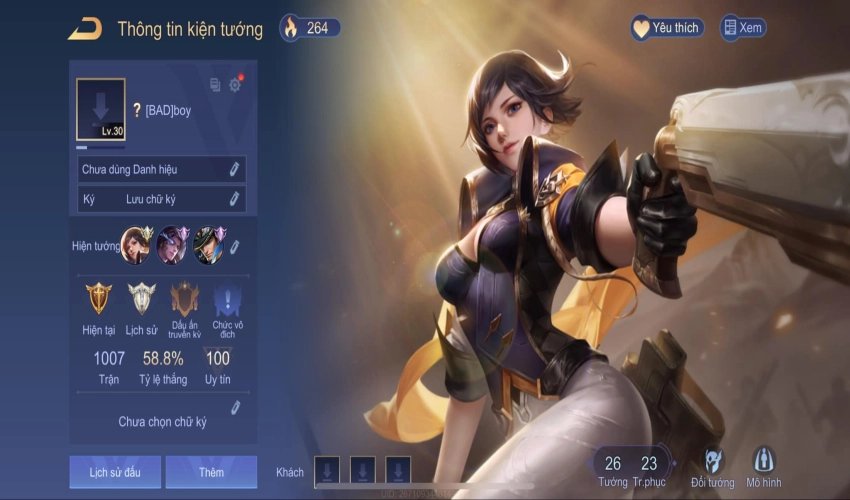850x500 pixels.
Task: Go back using the top-left arrow
Action: tap(85, 29)
